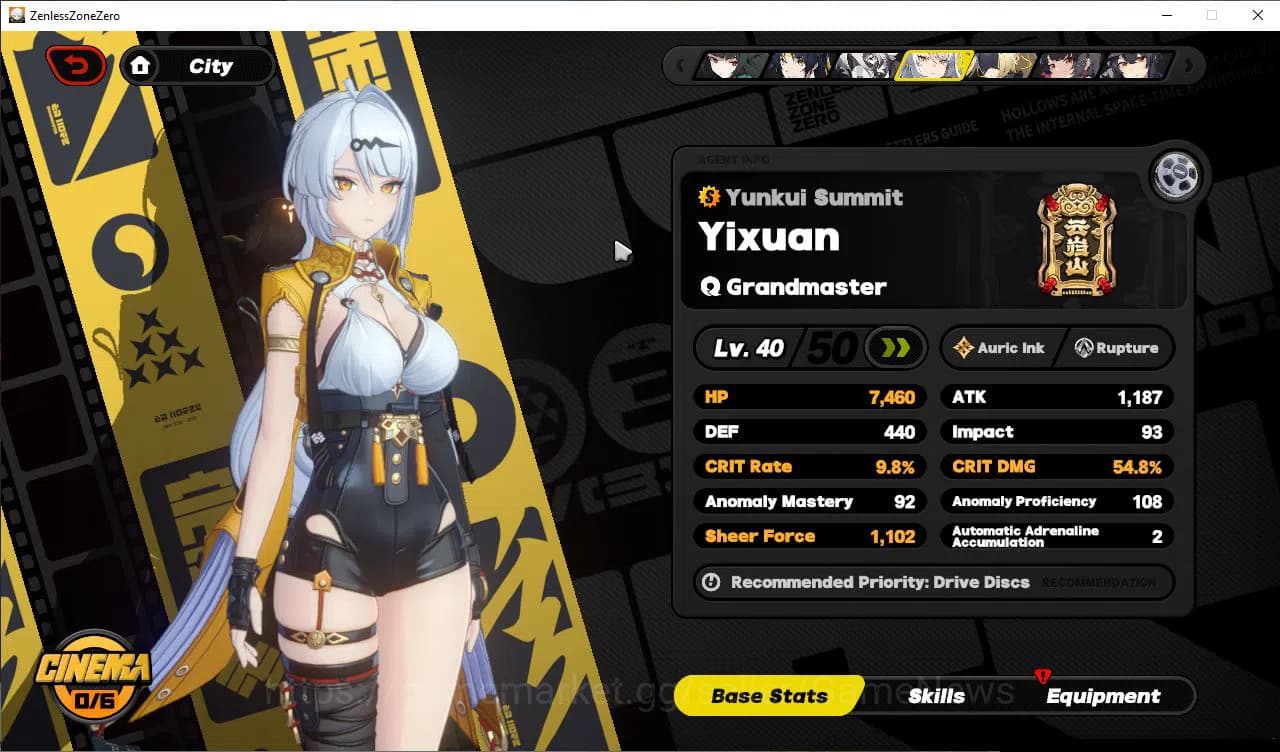Open the Equipment tab
The width and height of the screenshot is (1280, 752).
point(1103,695)
